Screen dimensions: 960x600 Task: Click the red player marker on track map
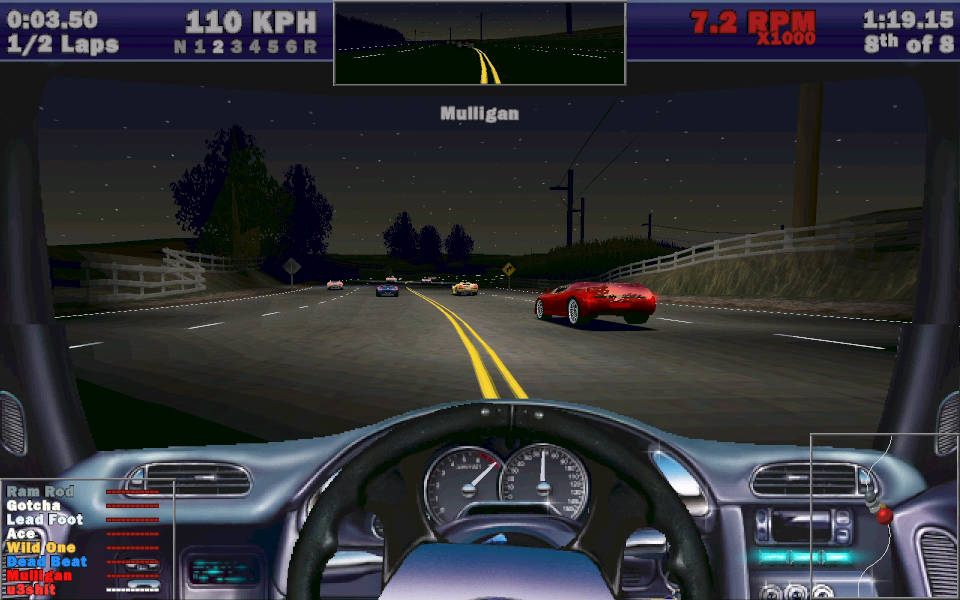click(x=884, y=515)
